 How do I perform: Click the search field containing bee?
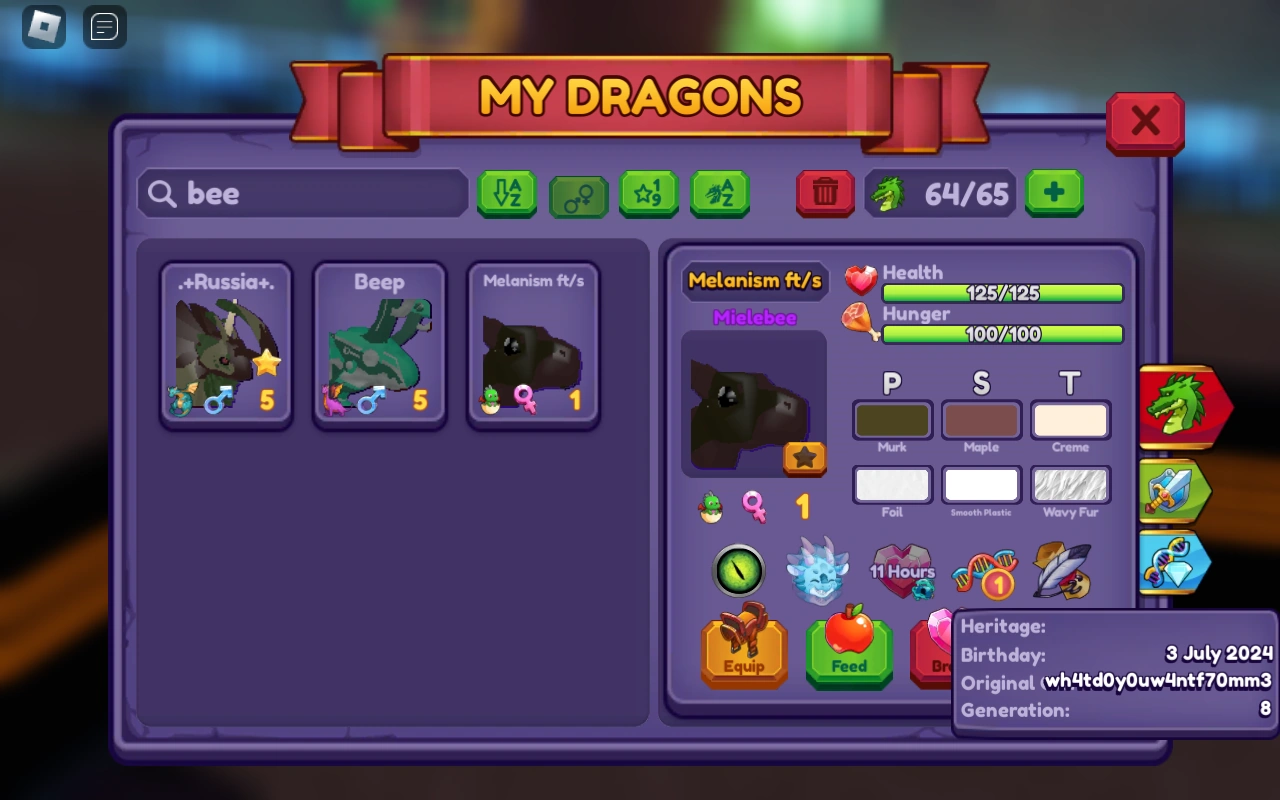coord(300,193)
